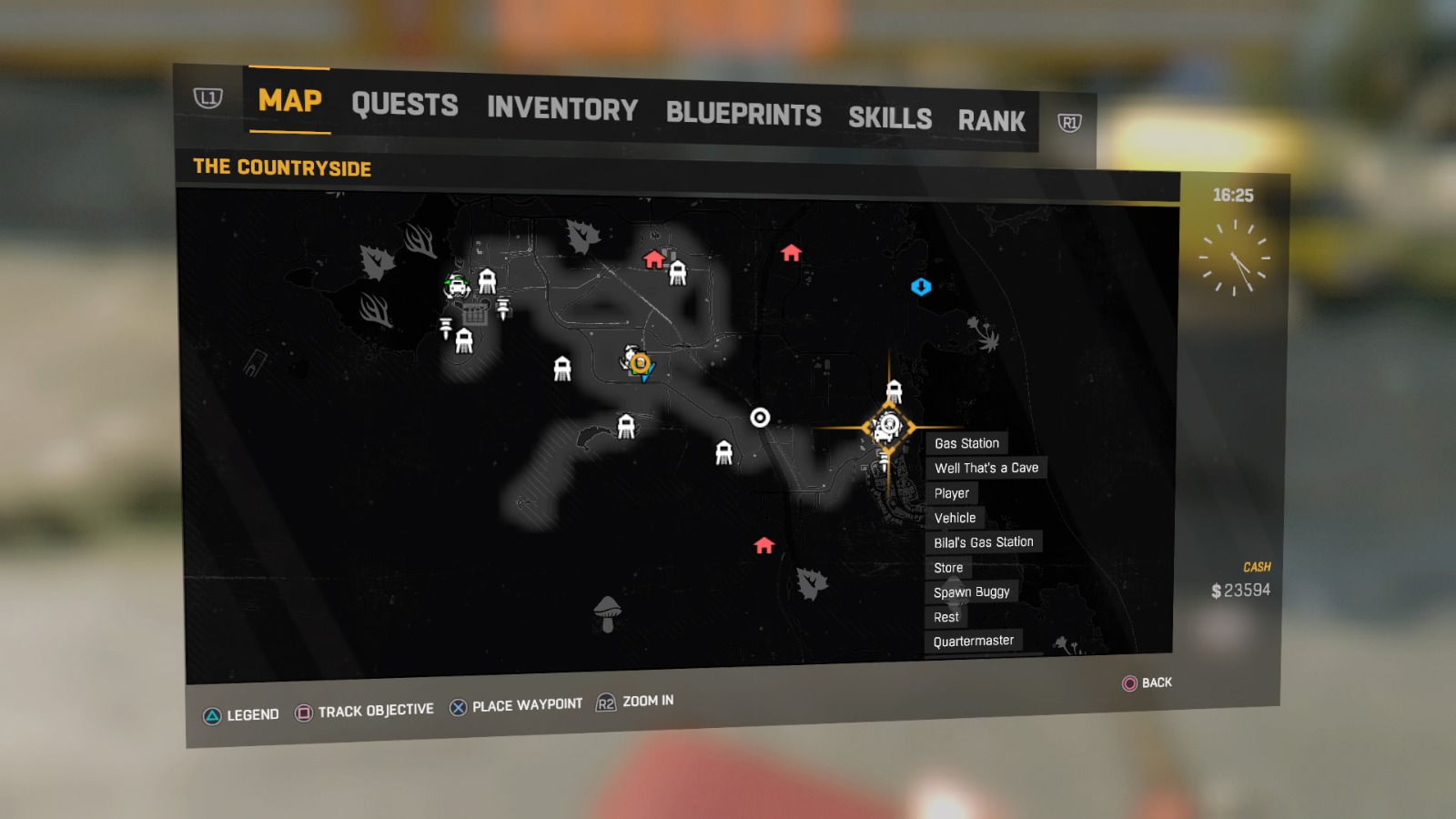Open the BLUEPRINTS tab
1456x819 pixels.
743,113
